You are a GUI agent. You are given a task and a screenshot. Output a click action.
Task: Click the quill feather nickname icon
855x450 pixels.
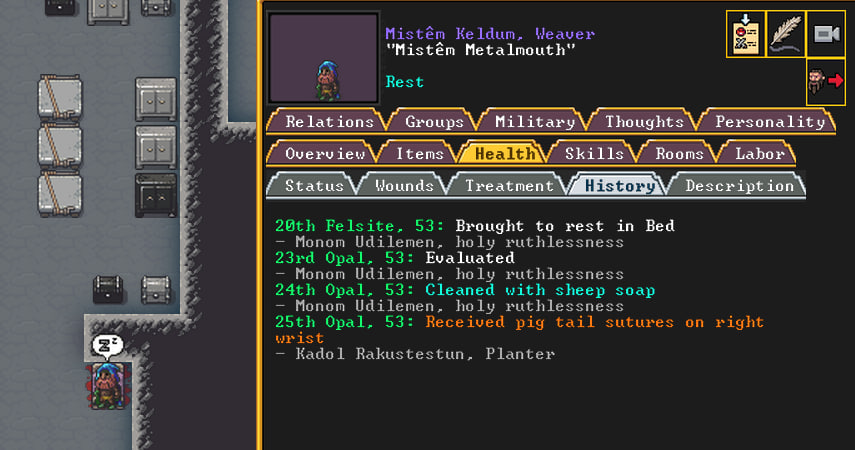tap(786, 34)
